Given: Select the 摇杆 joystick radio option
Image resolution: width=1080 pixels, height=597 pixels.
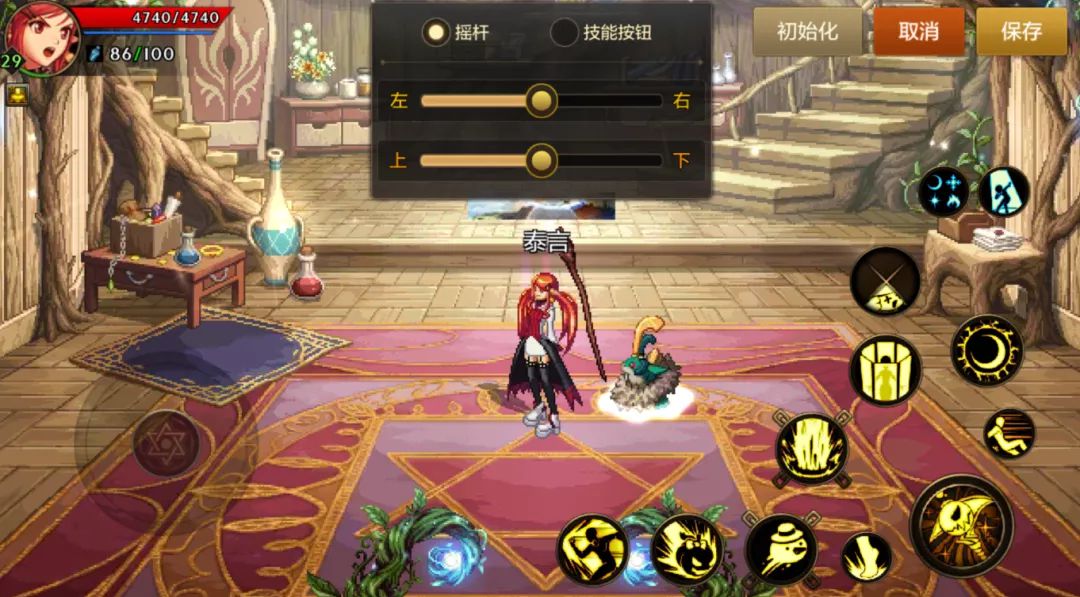Looking at the screenshot, I should coord(436,32).
